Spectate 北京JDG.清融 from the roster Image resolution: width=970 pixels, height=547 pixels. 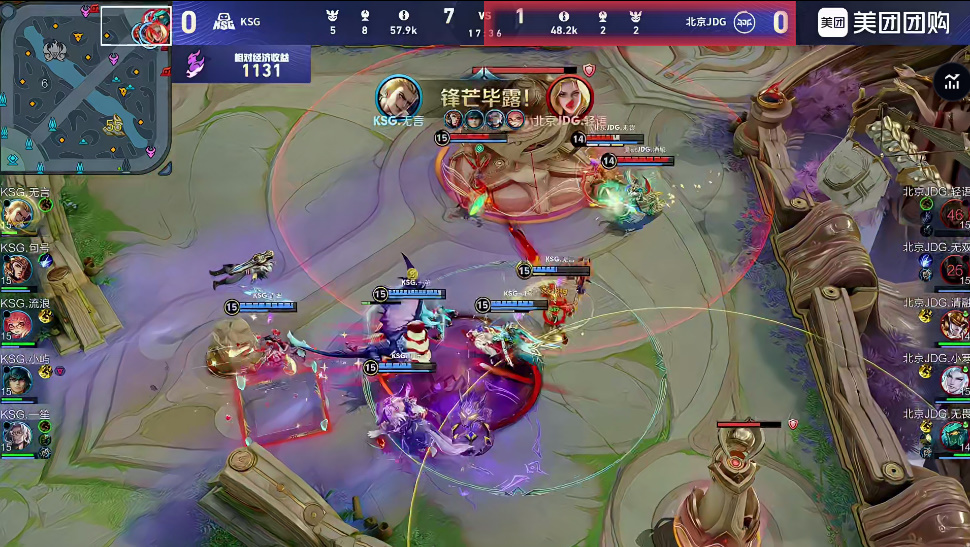954,324
